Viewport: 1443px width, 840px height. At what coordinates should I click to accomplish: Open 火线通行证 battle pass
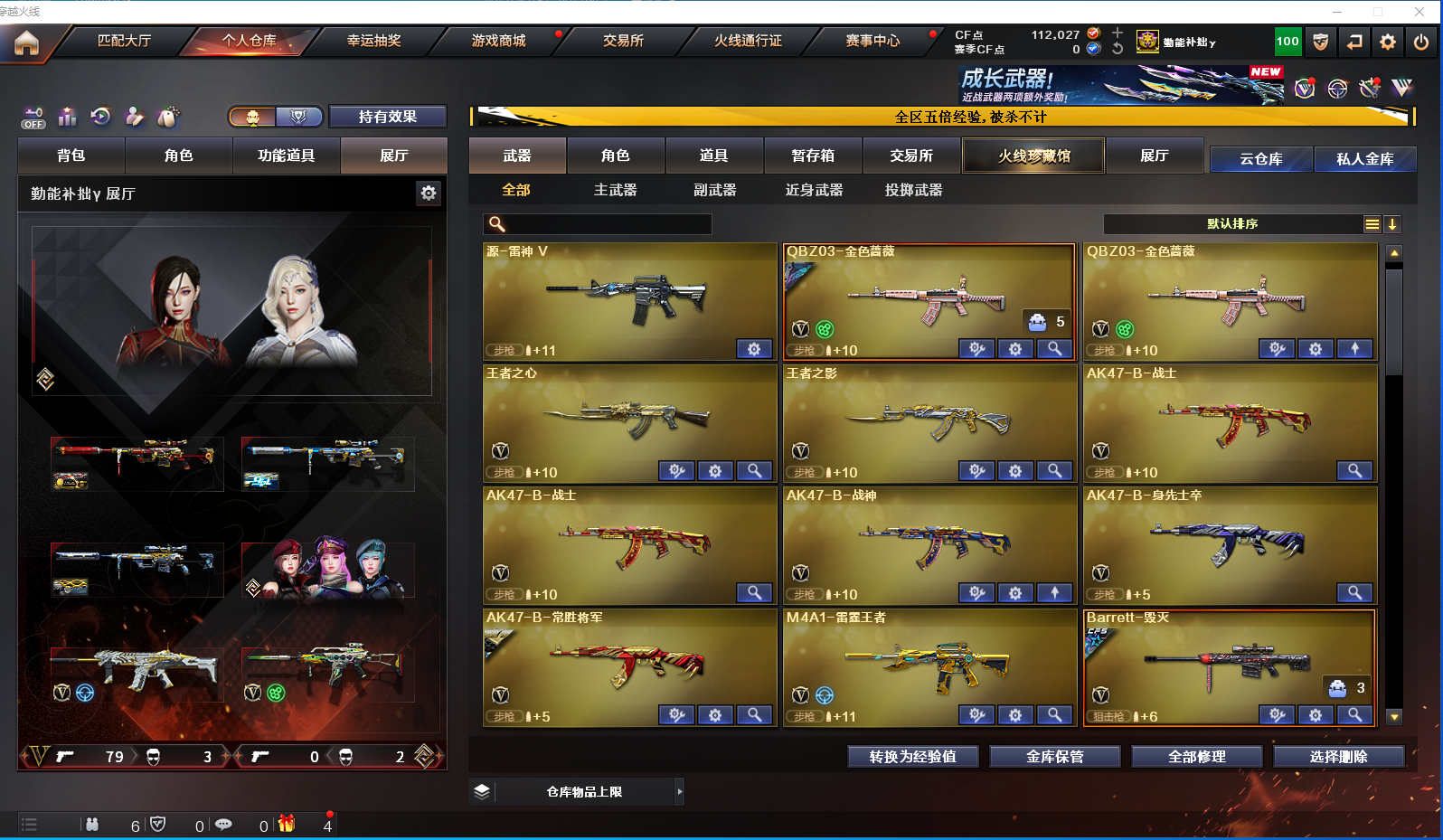point(748,41)
